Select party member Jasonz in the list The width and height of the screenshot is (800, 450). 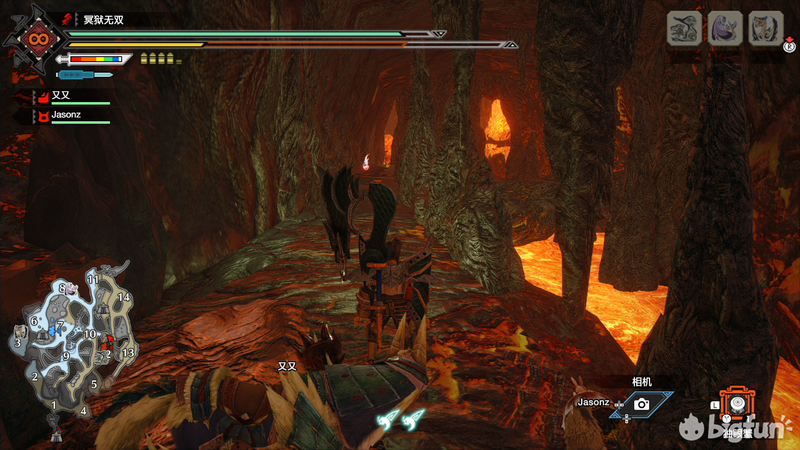click(65, 115)
